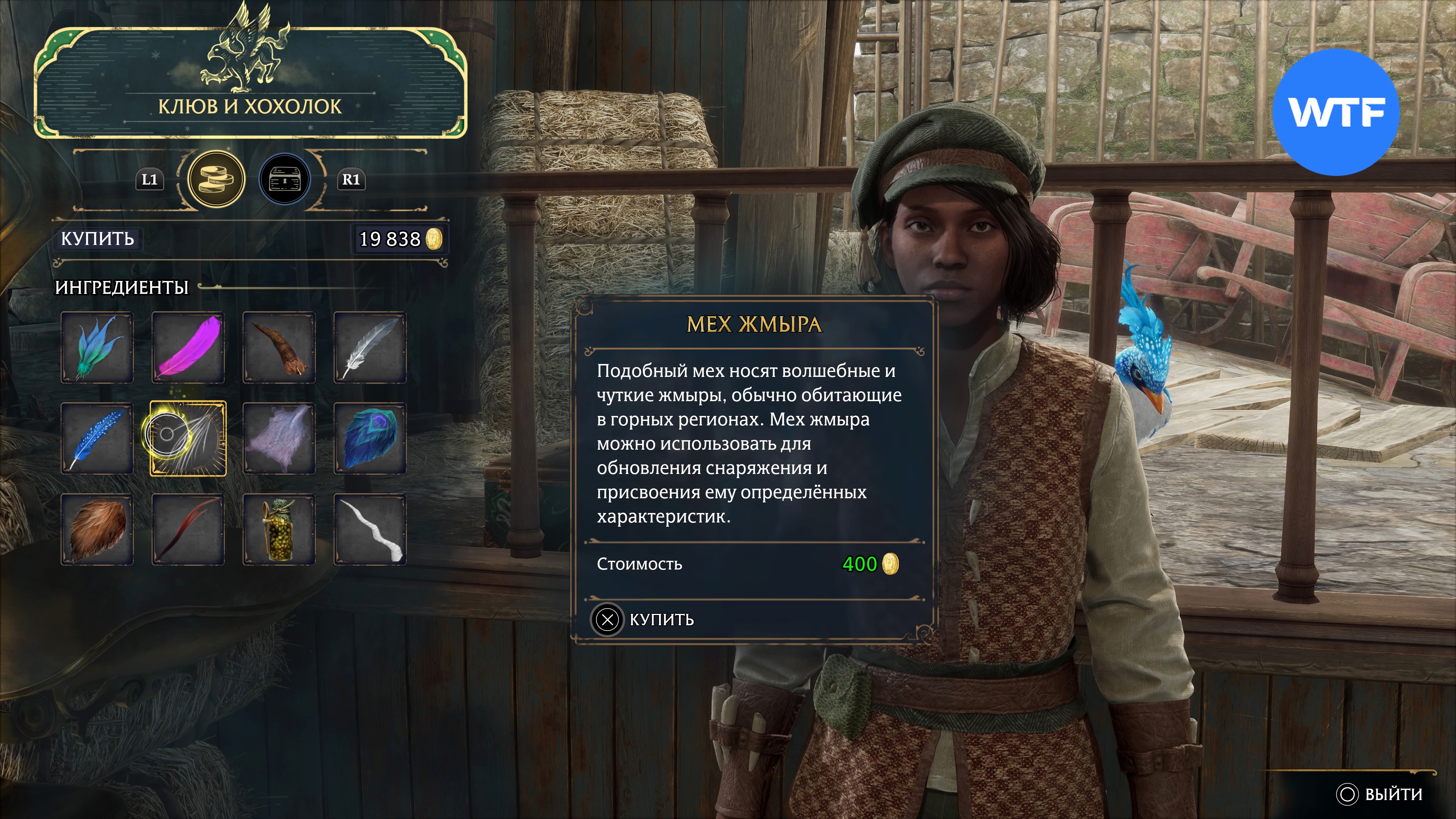
Task: Switch to the buy tab with coins icon
Action: [x=216, y=179]
